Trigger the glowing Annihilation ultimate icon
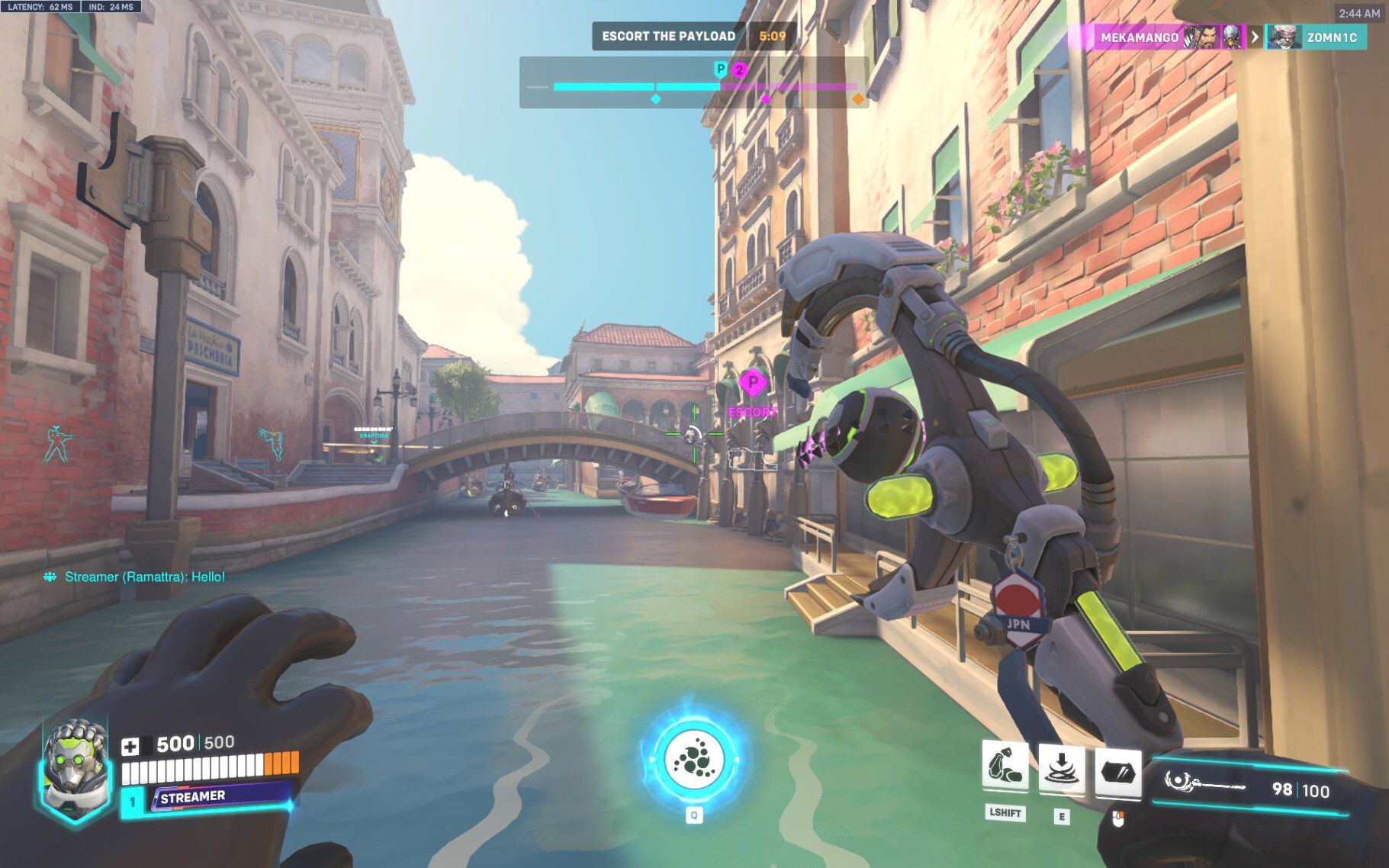The height and width of the screenshot is (868, 1389). click(693, 760)
